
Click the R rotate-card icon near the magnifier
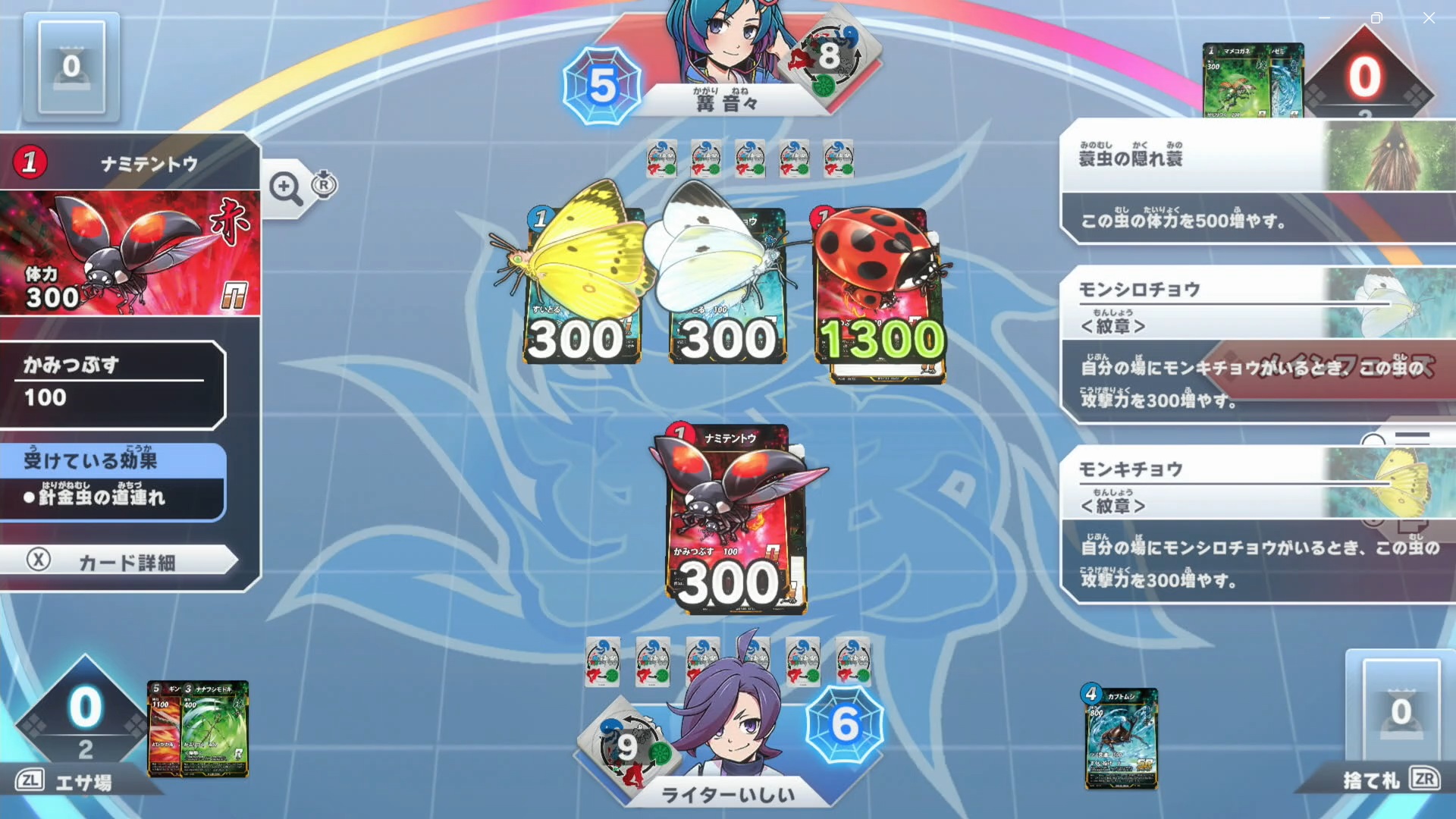[325, 184]
